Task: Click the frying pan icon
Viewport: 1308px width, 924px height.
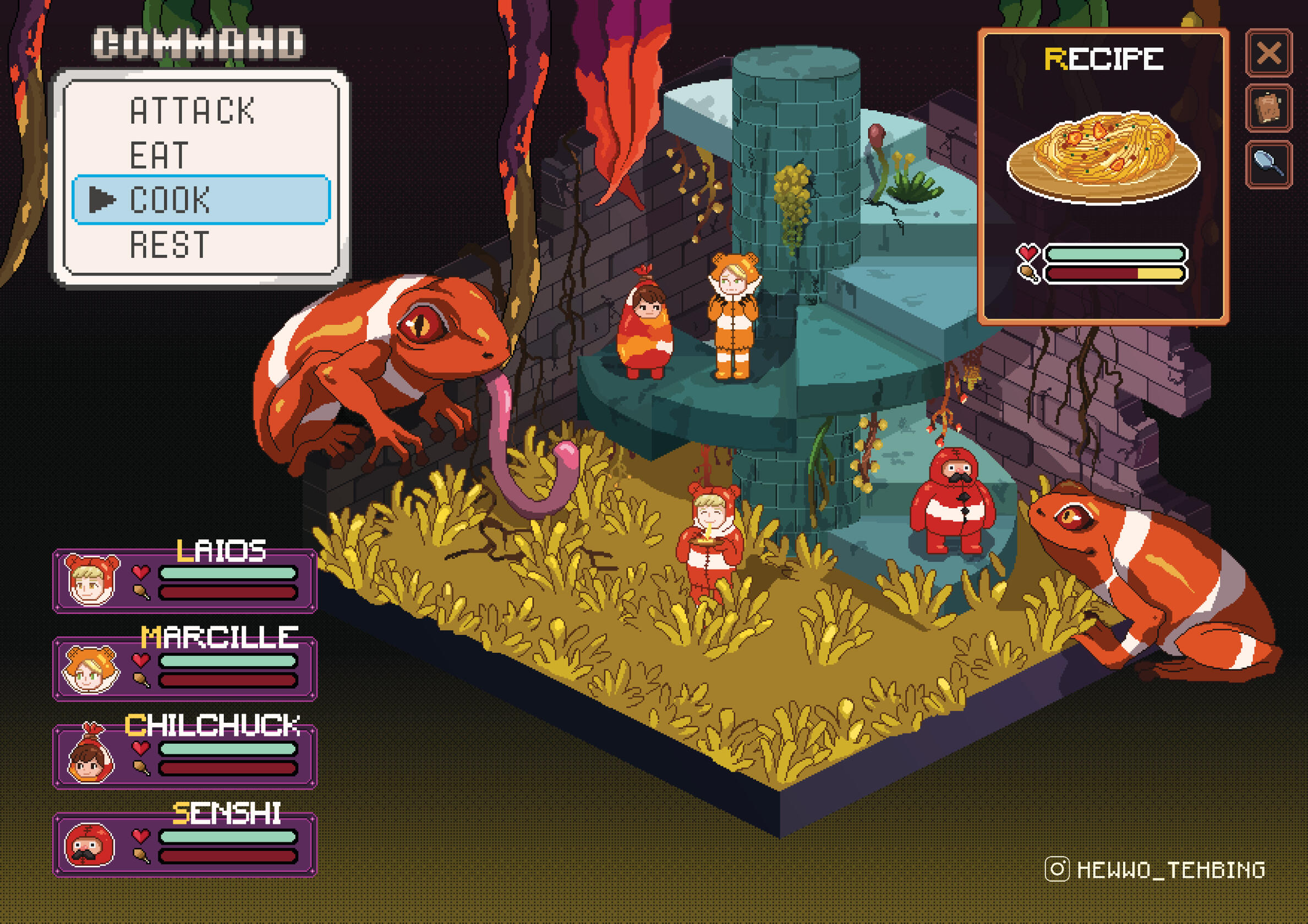Action: click(1269, 163)
